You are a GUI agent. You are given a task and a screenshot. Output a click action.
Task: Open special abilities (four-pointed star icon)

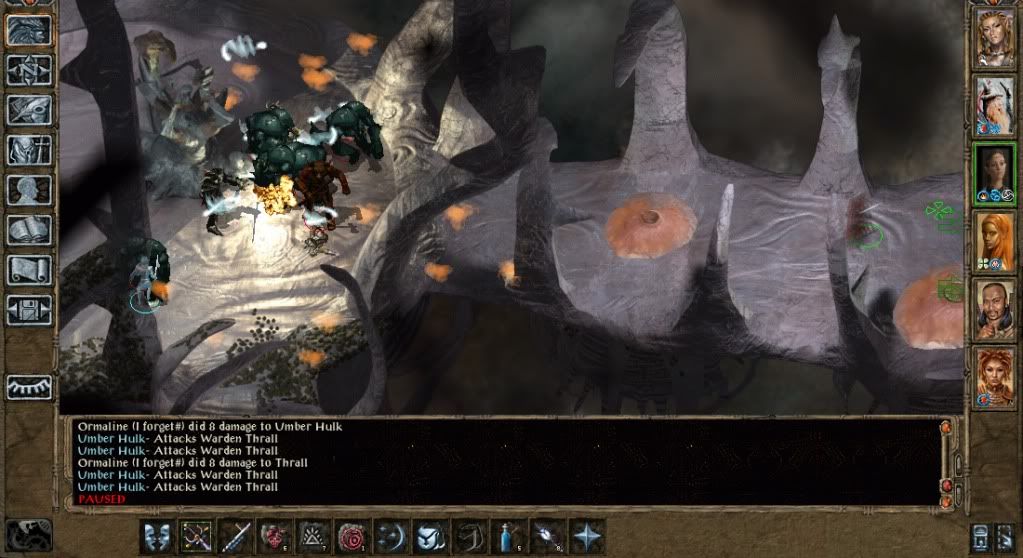(x=587, y=537)
